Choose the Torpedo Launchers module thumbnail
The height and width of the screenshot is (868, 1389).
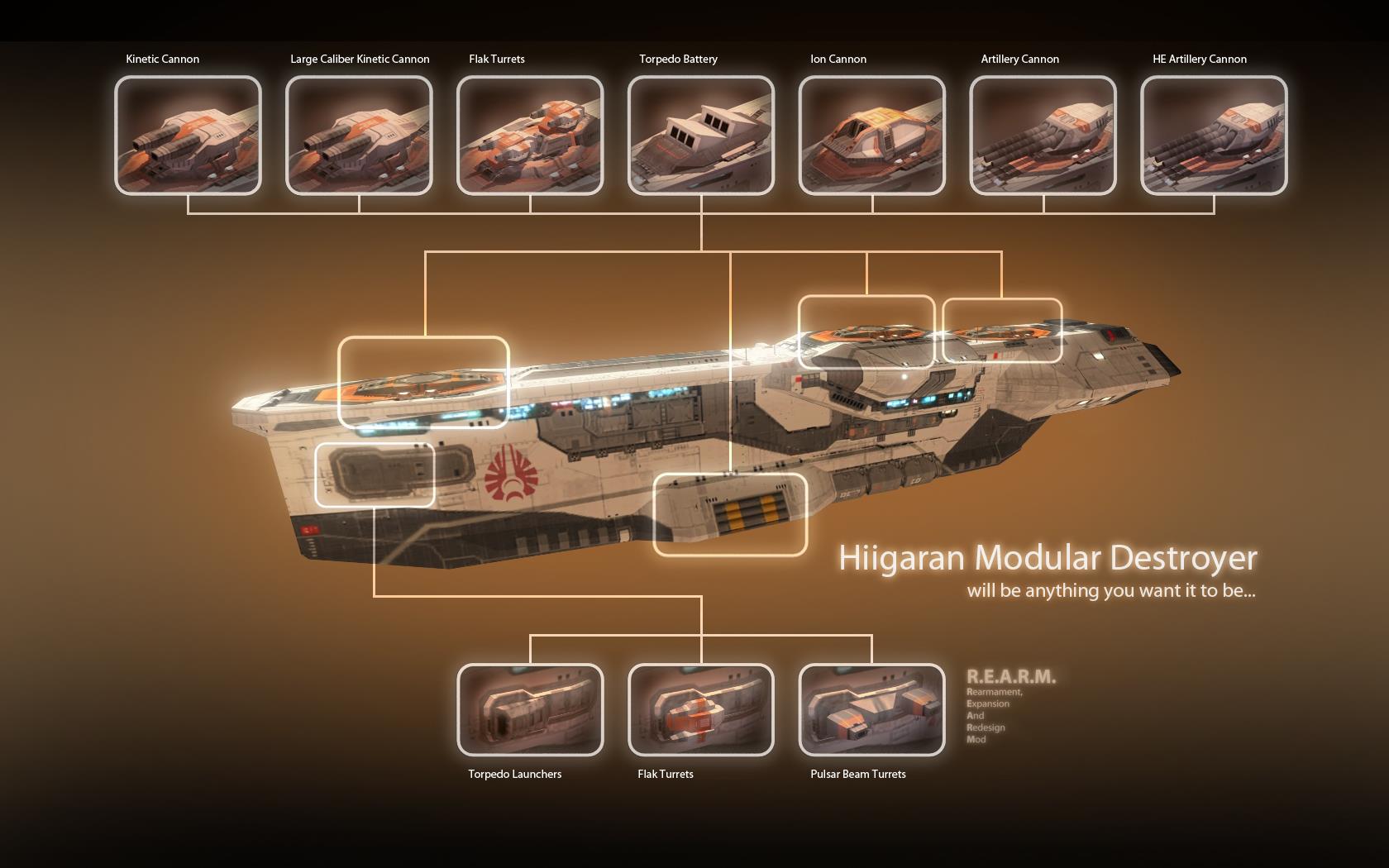(530, 709)
